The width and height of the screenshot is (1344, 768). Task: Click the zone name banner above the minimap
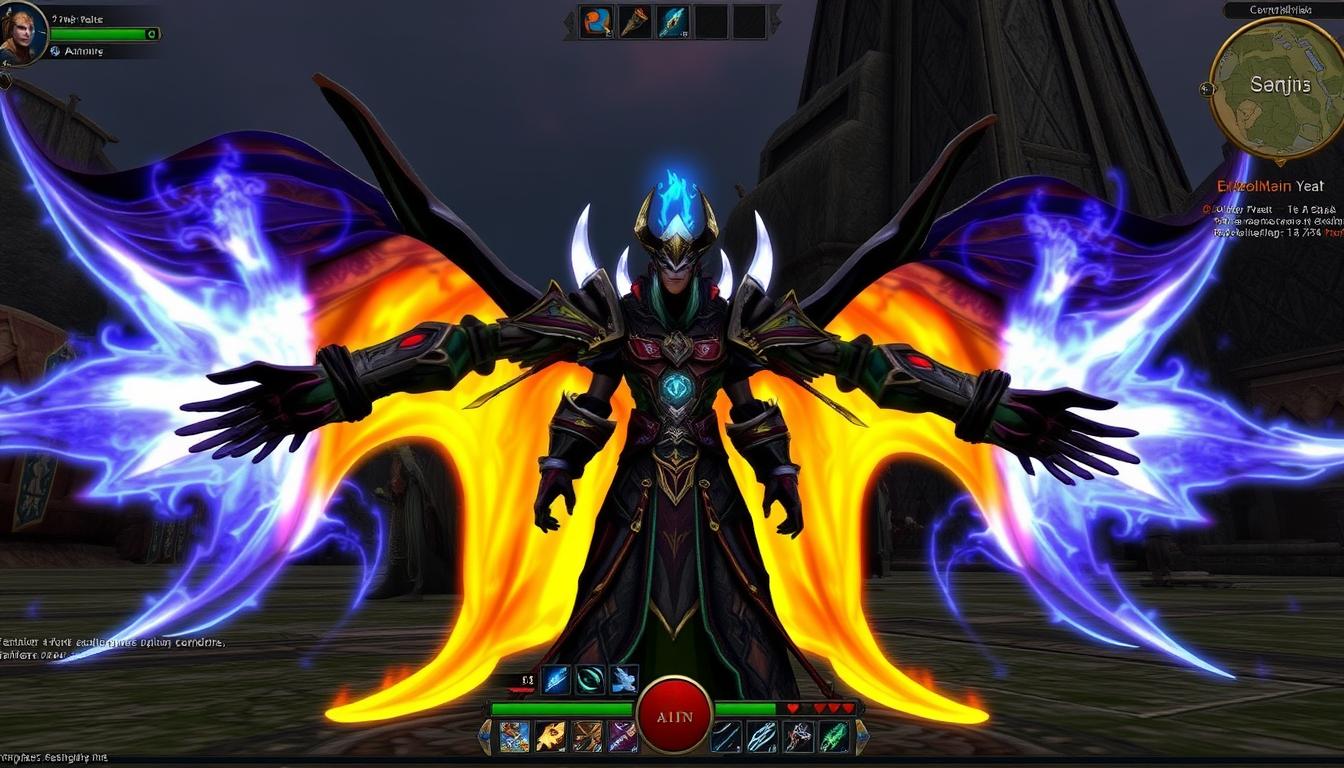coord(1281,9)
